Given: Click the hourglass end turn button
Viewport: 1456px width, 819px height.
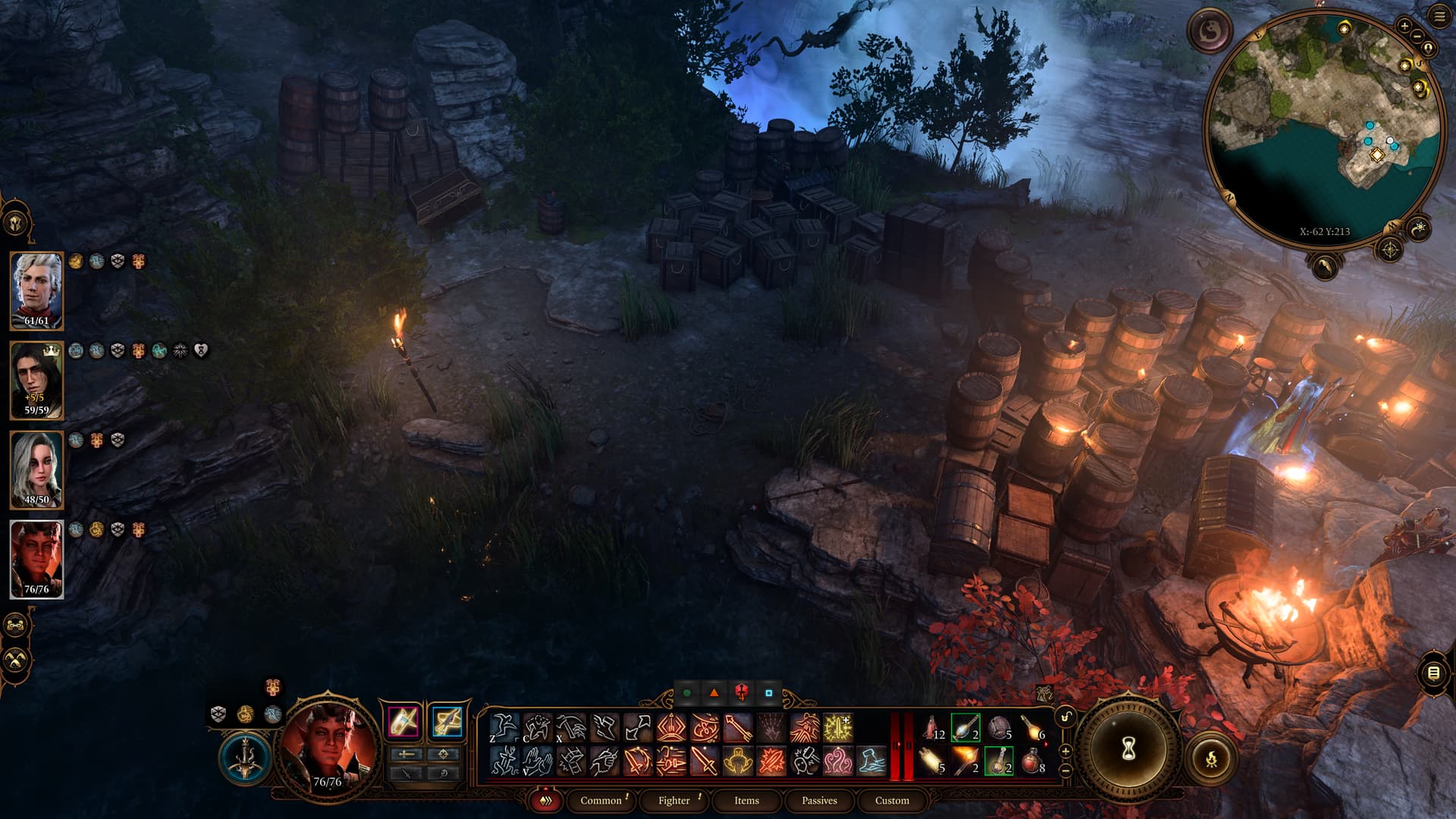Looking at the screenshot, I should [x=1128, y=748].
